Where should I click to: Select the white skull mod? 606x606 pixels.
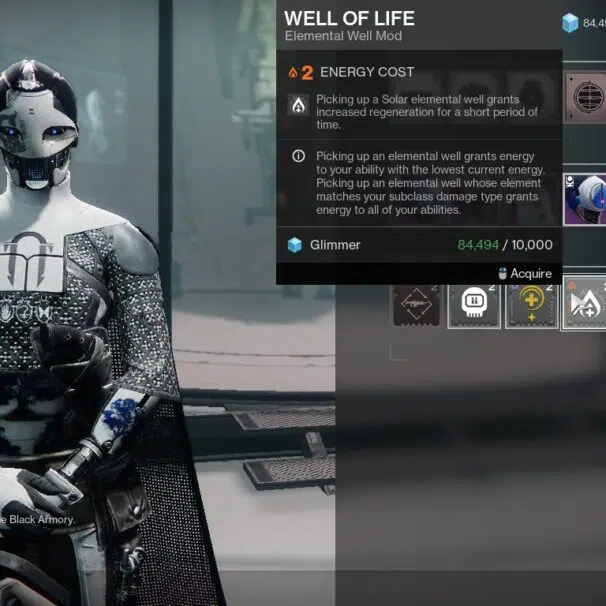[474, 303]
